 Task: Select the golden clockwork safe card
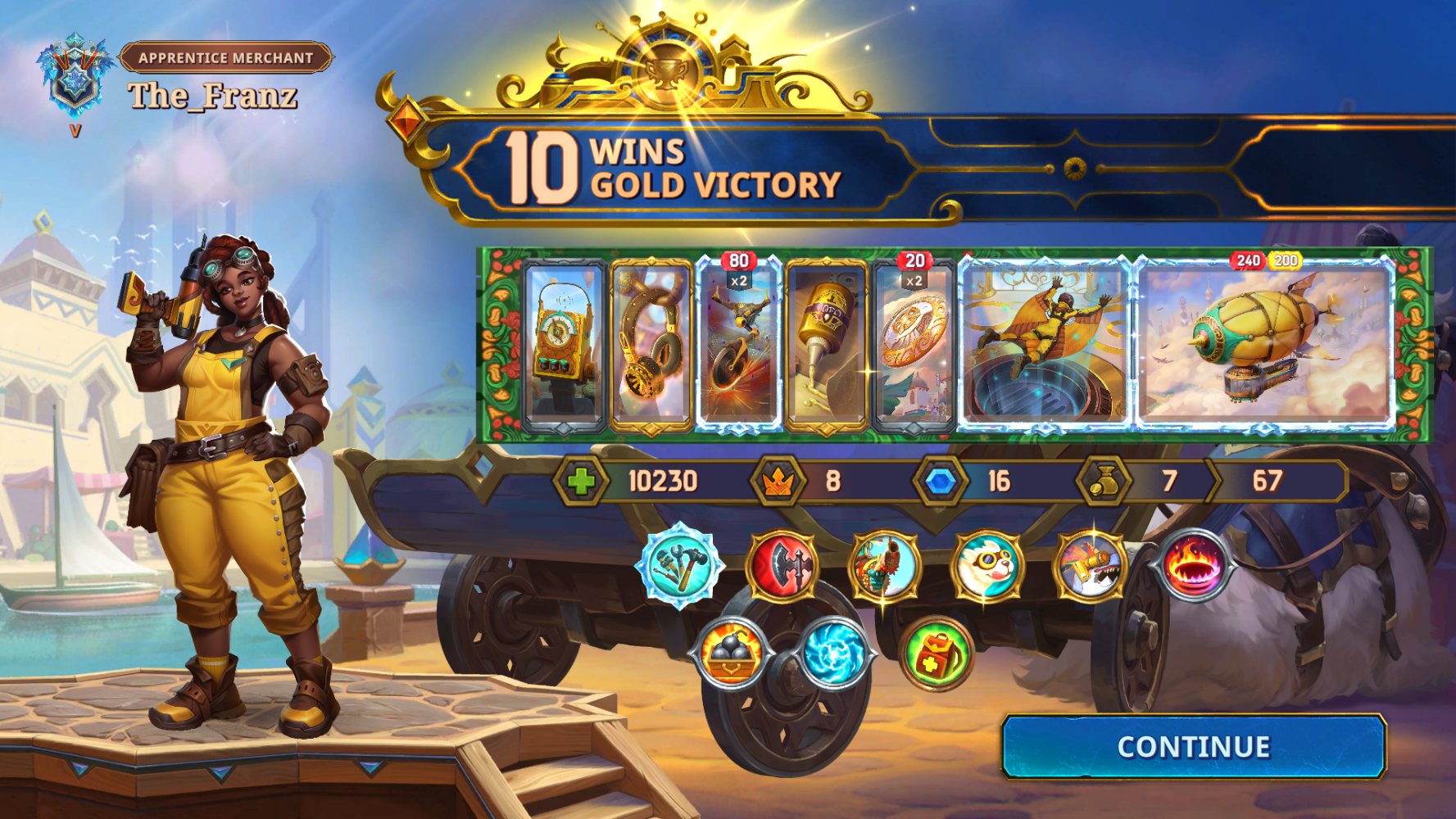click(562, 346)
